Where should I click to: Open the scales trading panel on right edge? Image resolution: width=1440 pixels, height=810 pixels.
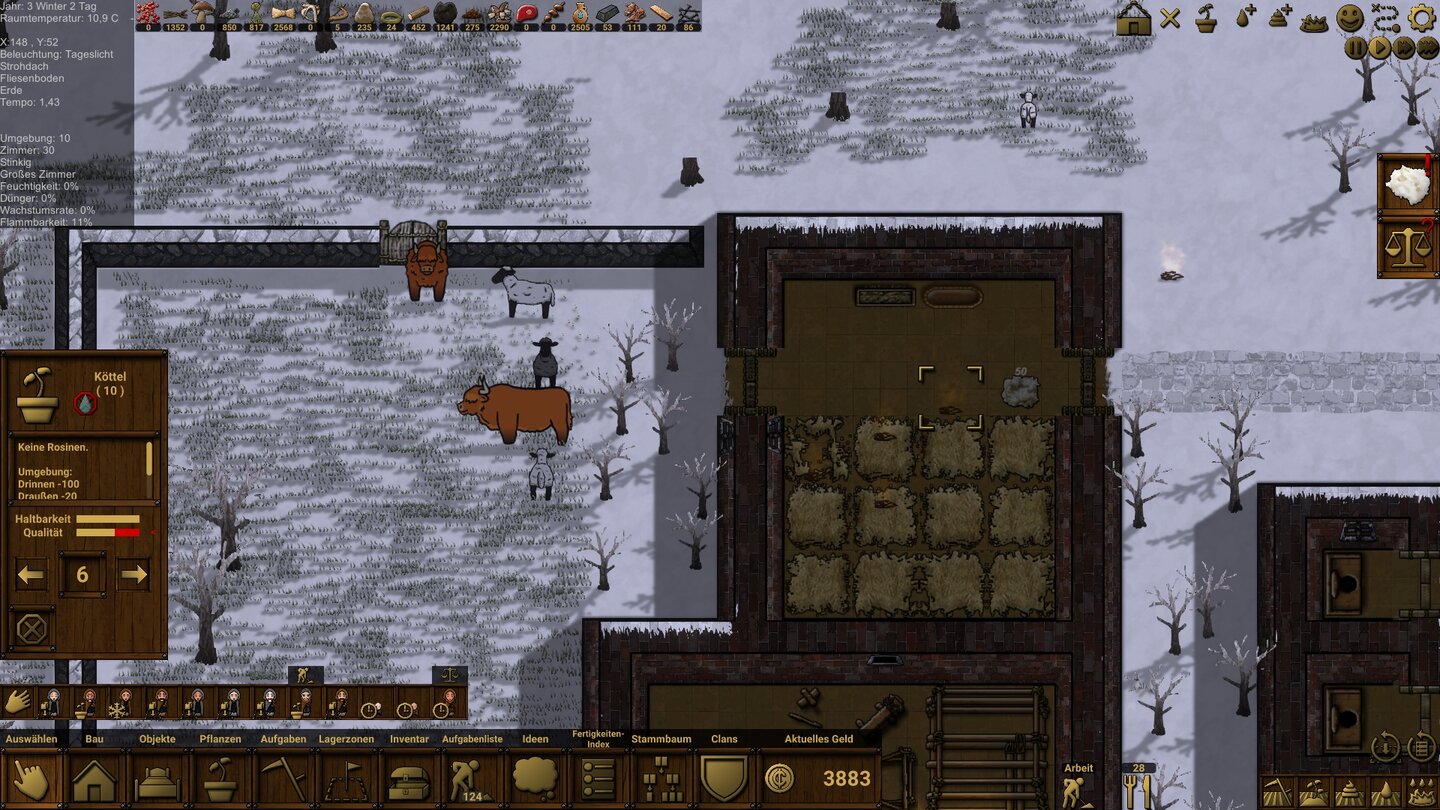[x=1408, y=245]
